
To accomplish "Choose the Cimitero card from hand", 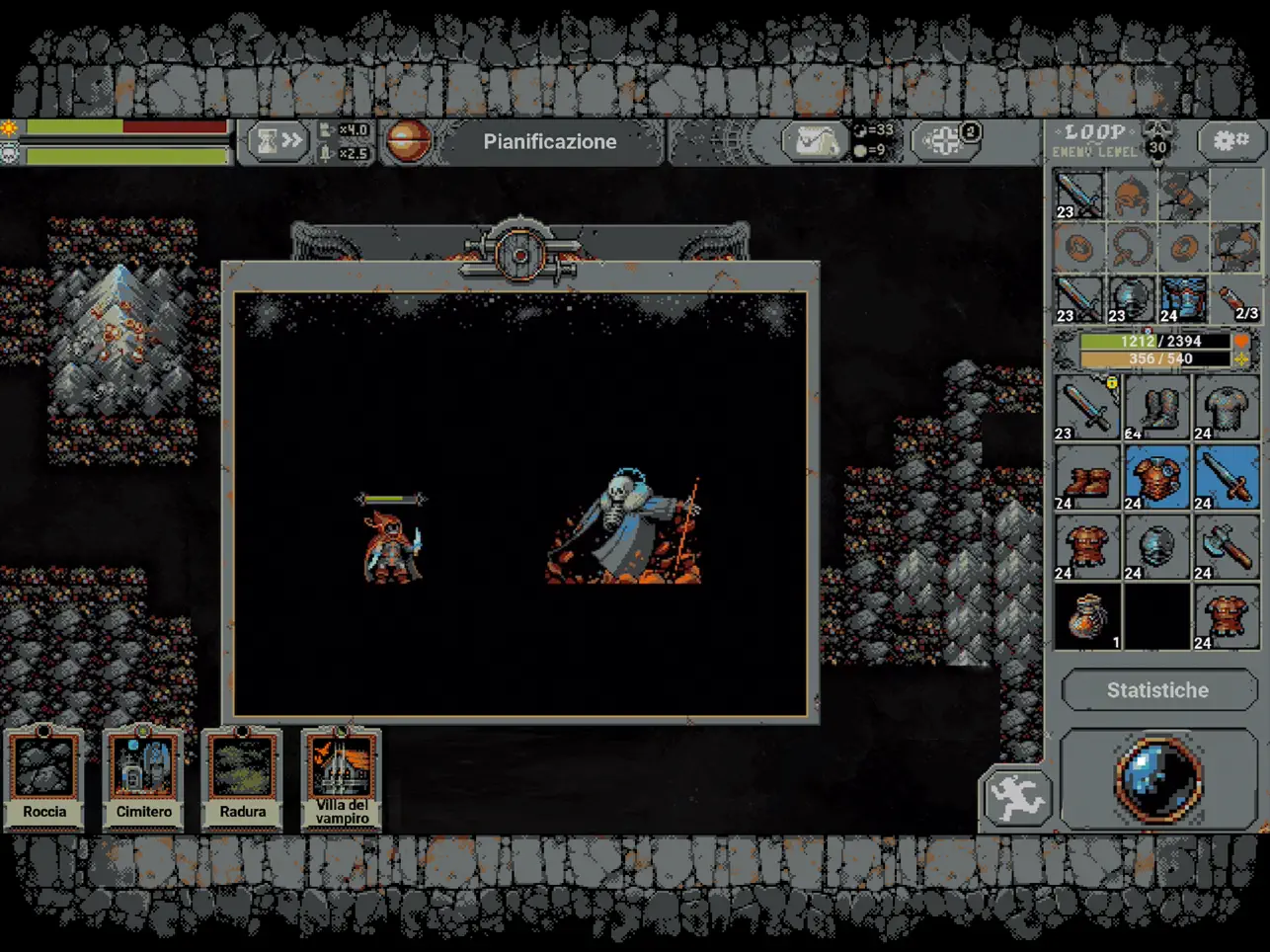I will 144,777.
